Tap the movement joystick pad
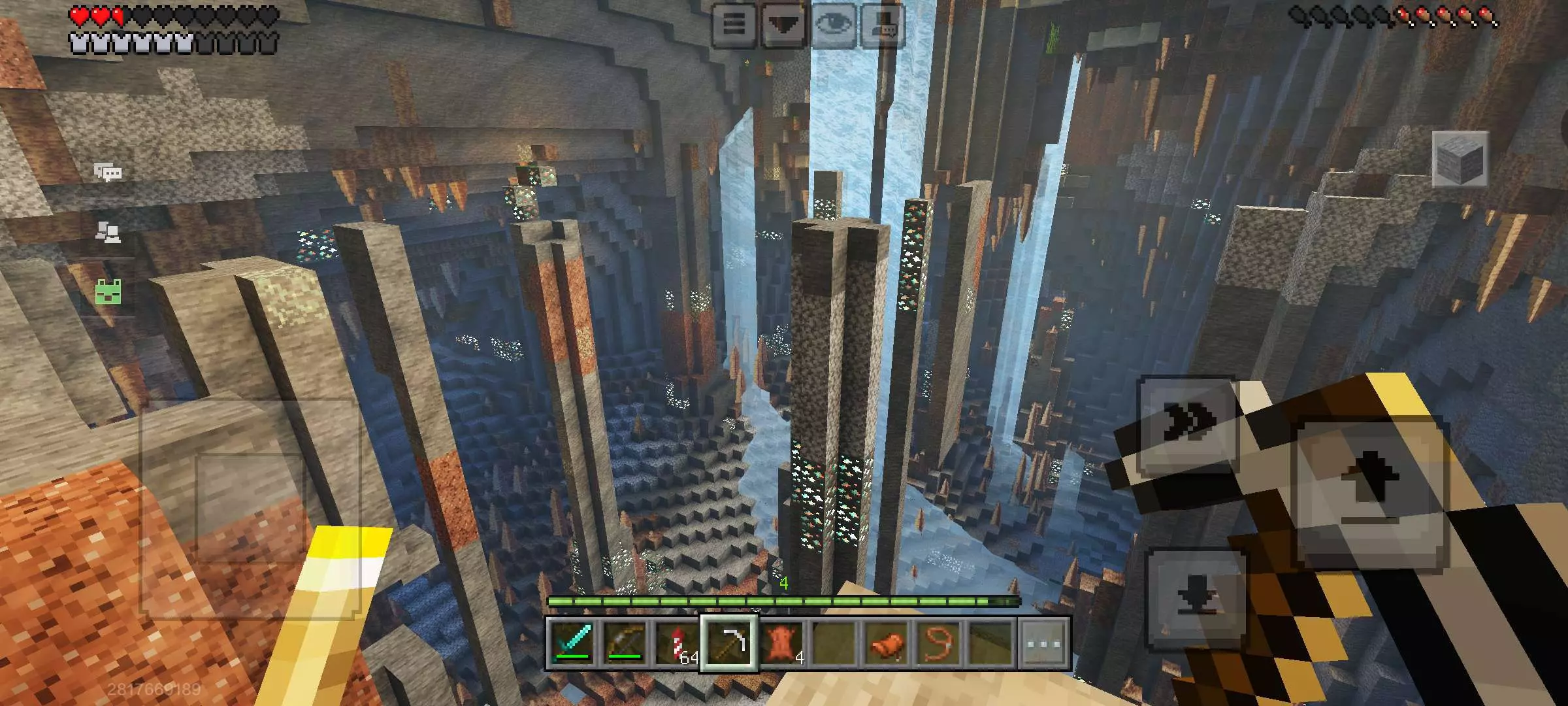 coord(250,509)
